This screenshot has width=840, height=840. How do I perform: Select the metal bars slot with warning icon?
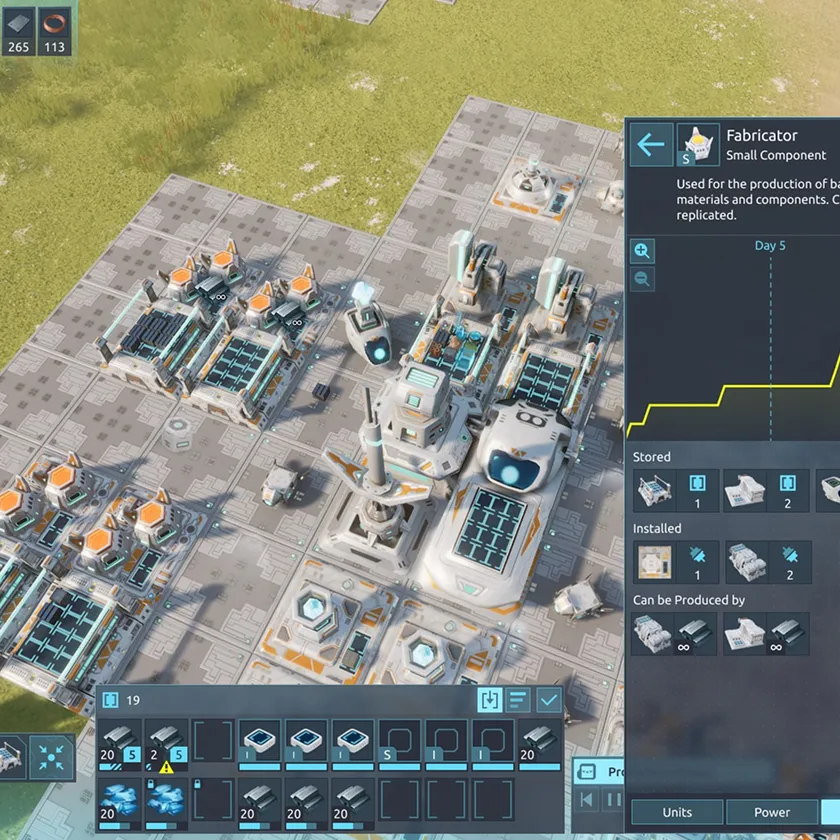pyautogui.click(x=165, y=745)
